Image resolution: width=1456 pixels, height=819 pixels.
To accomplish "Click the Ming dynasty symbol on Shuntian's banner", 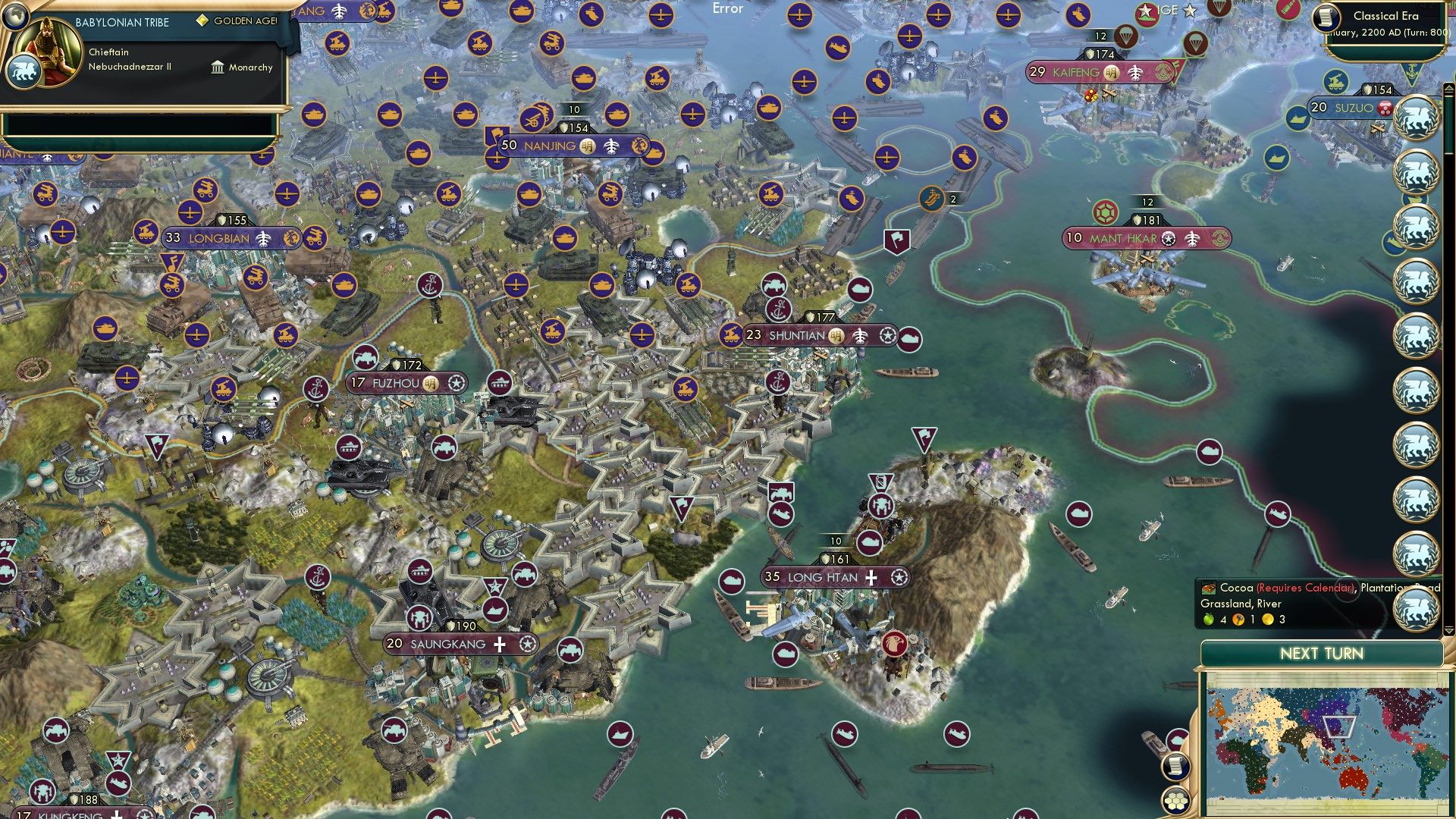I will [836, 336].
